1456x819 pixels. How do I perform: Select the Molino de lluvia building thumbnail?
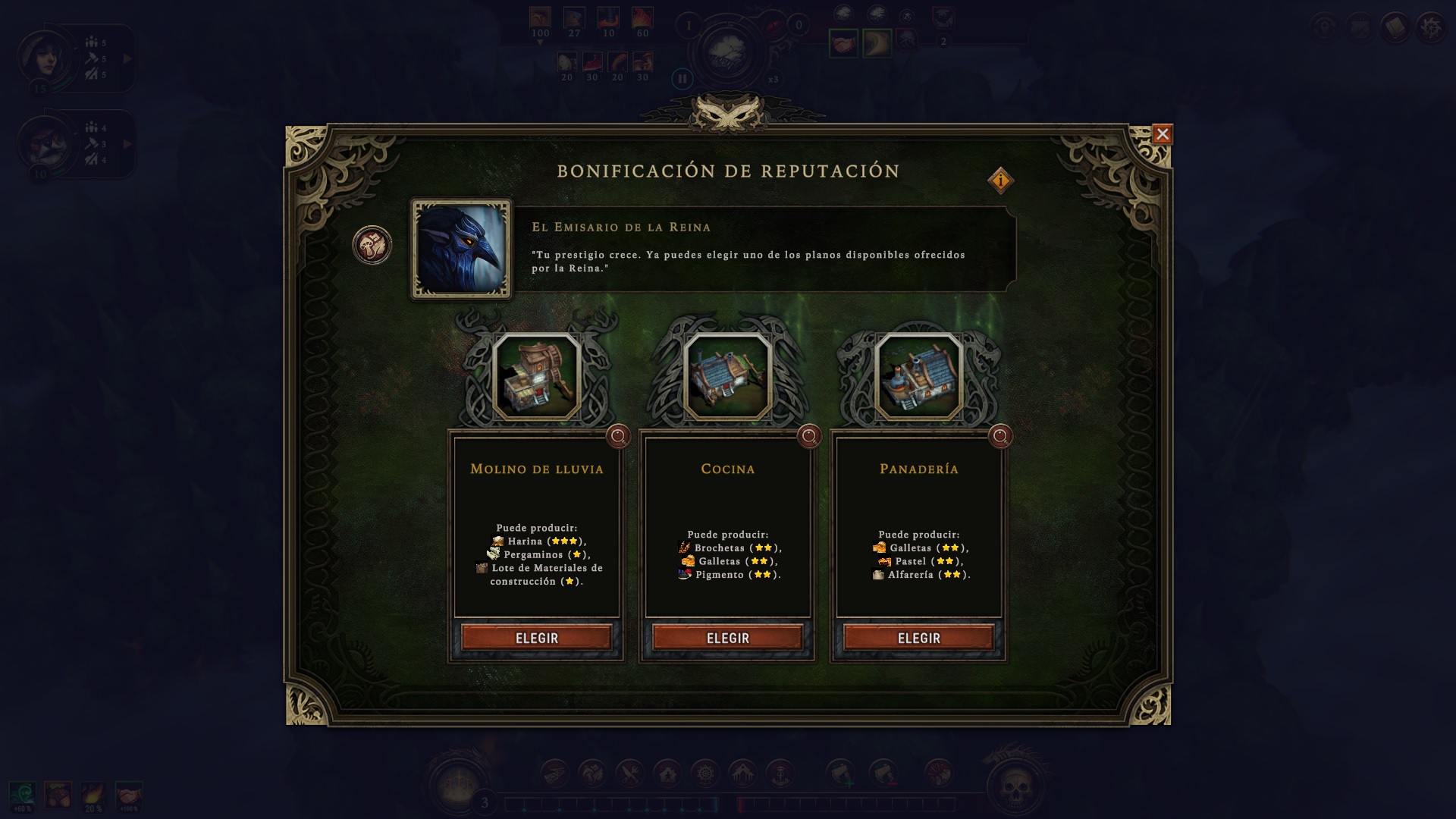pyautogui.click(x=536, y=376)
